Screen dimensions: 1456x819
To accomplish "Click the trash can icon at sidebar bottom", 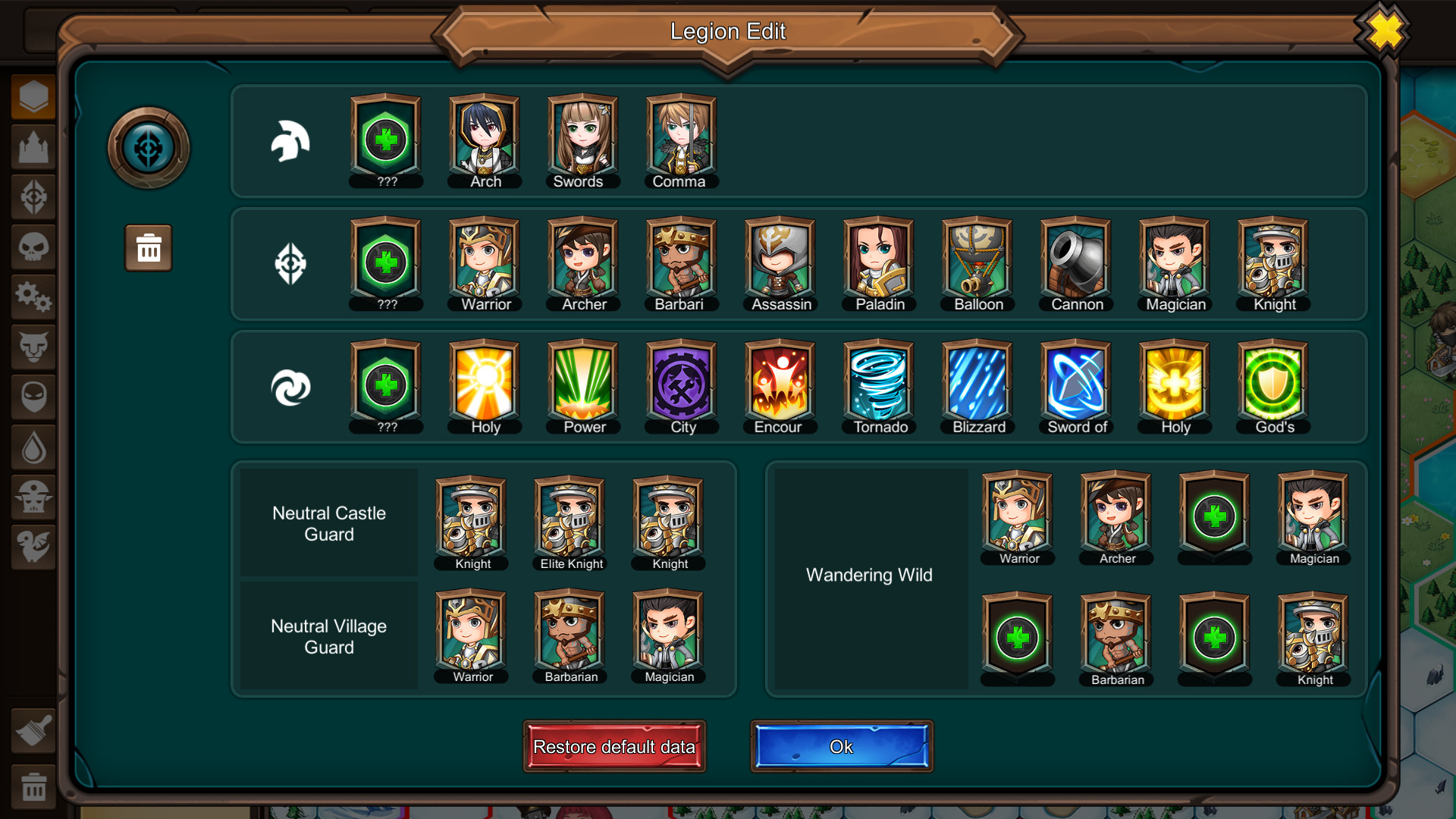I will (x=33, y=786).
